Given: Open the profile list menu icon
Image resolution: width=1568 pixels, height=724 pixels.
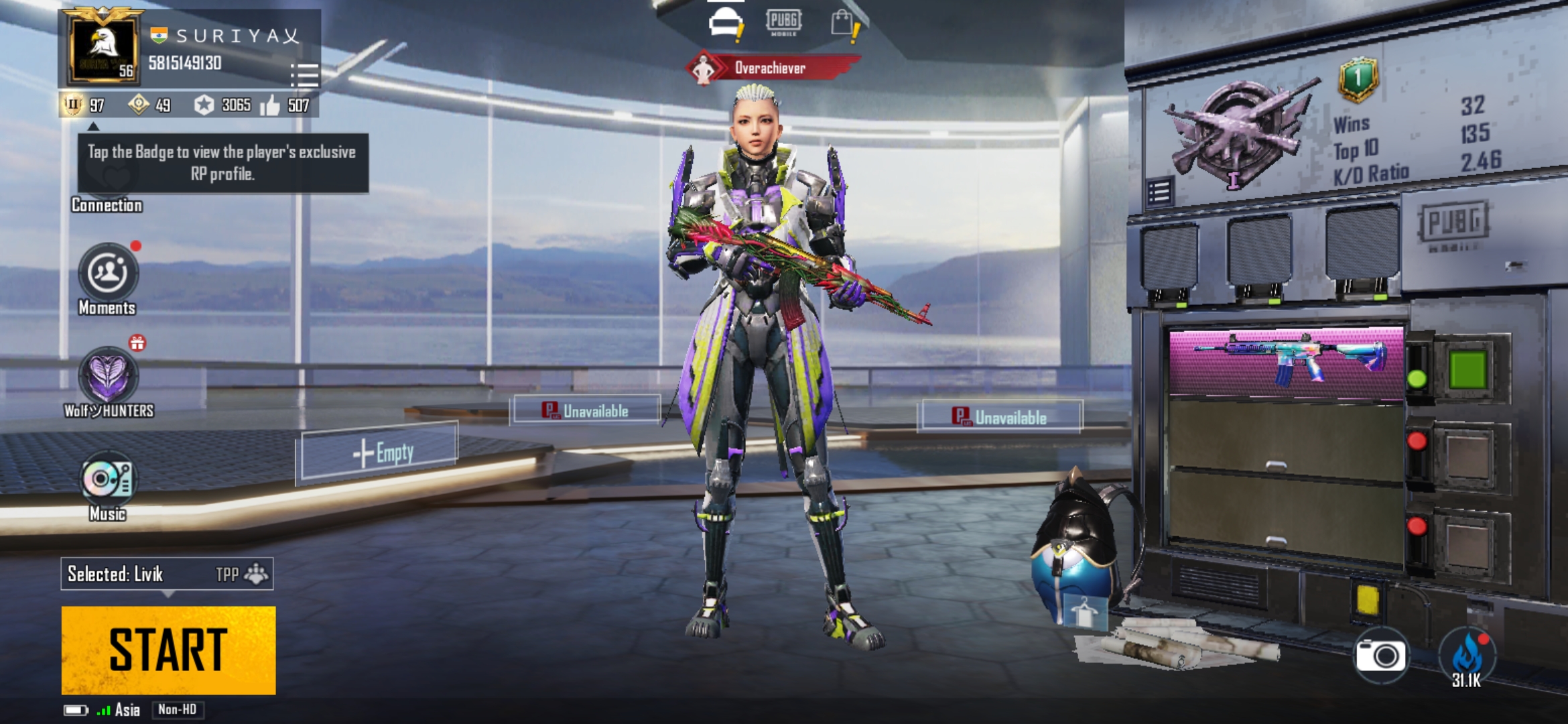Looking at the screenshot, I should [304, 75].
